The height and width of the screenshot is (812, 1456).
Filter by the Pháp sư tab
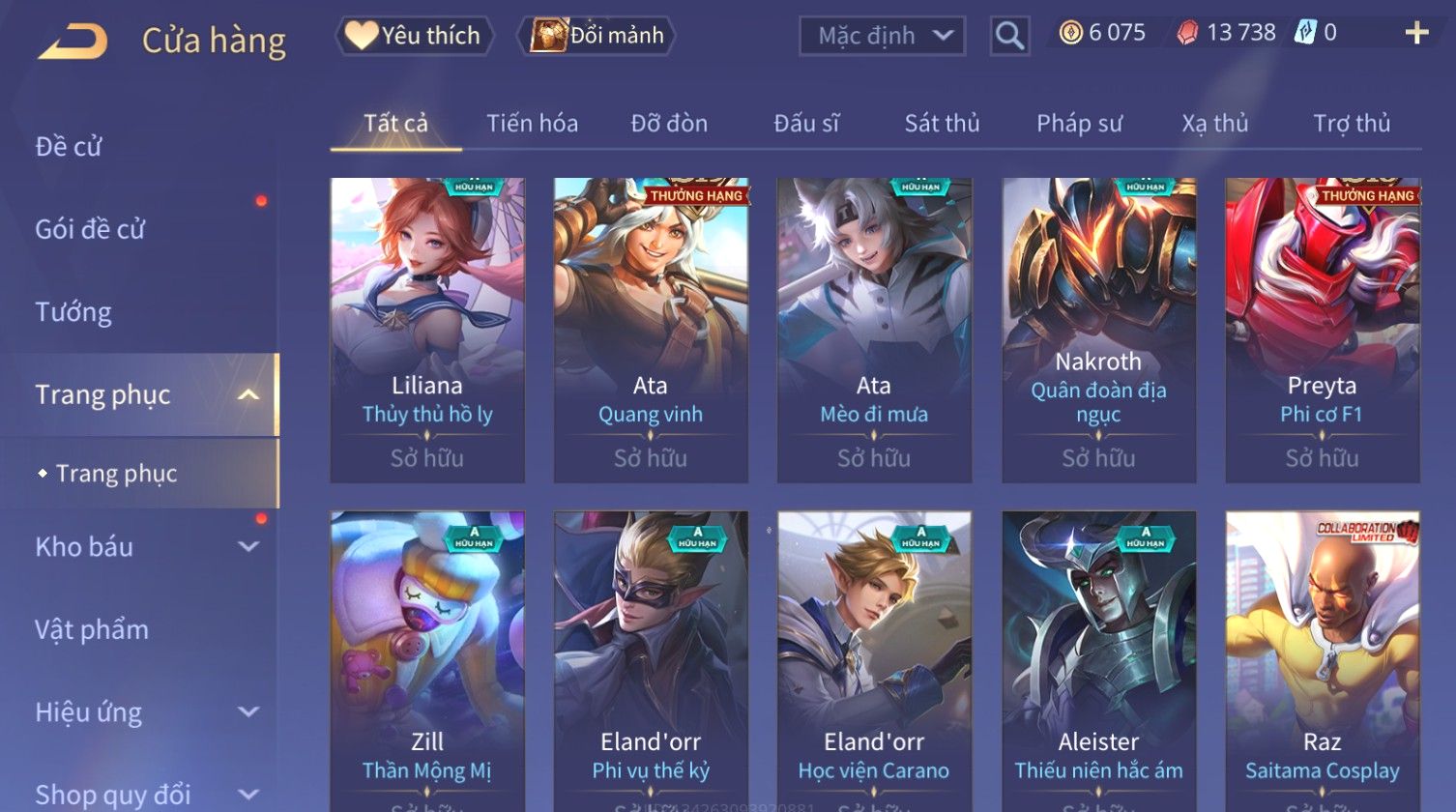click(x=1079, y=124)
